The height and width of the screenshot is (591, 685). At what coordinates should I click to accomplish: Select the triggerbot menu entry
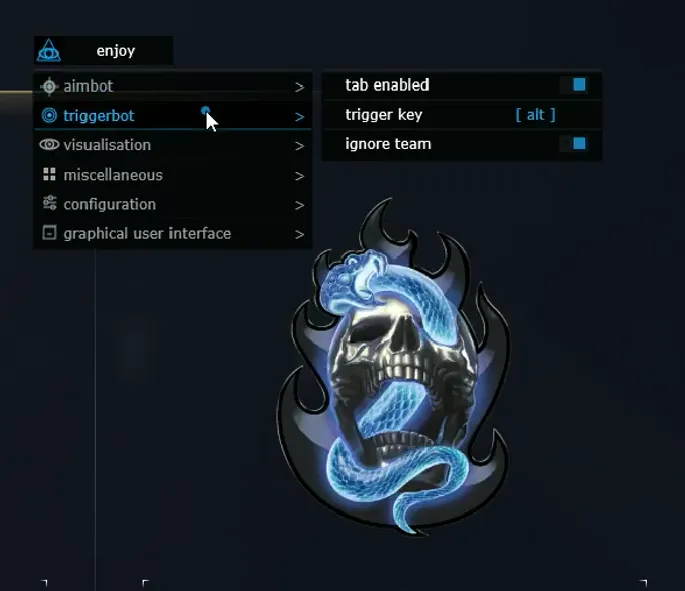(98, 116)
